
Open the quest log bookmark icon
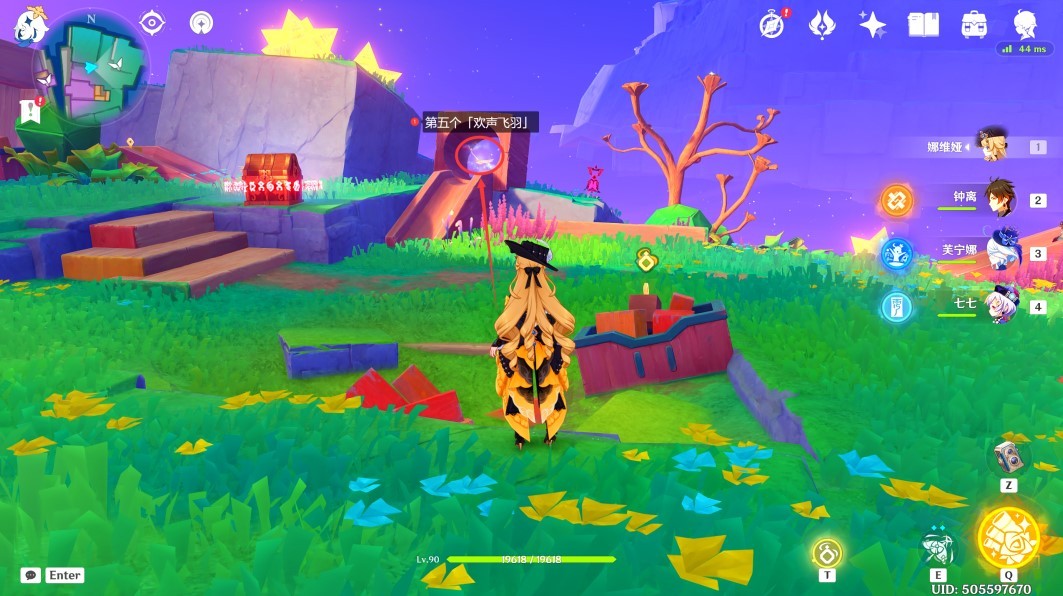[x=28, y=111]
